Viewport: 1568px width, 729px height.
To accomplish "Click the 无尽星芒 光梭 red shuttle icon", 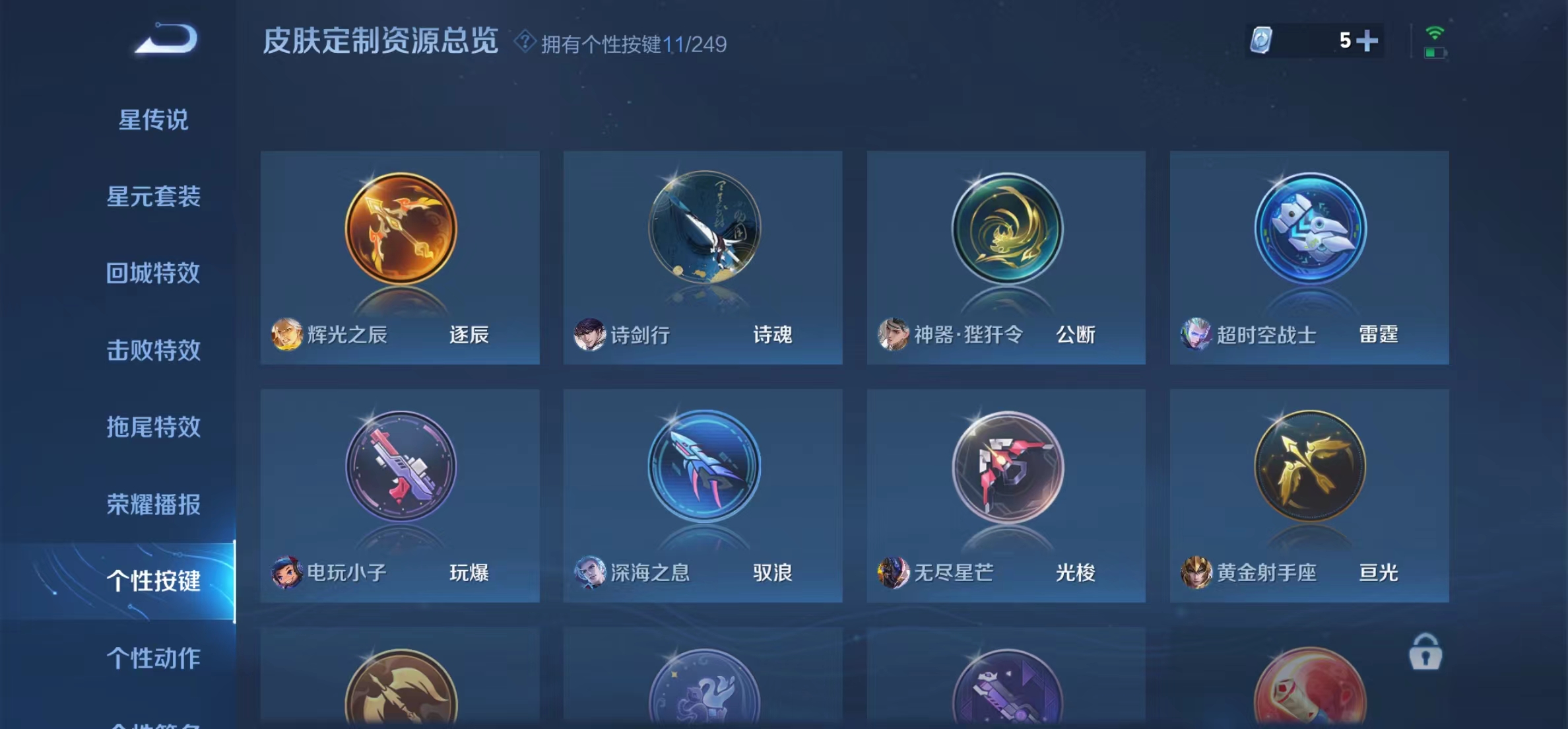I will pos(1003,469).
